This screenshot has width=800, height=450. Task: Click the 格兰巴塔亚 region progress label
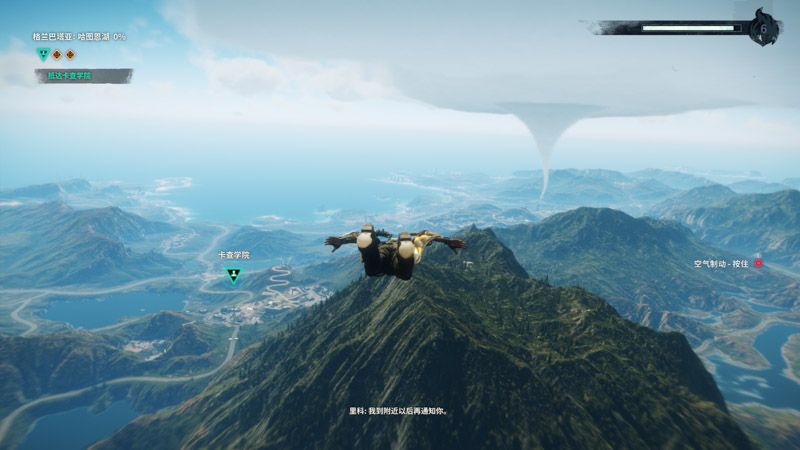pos(79,36)
